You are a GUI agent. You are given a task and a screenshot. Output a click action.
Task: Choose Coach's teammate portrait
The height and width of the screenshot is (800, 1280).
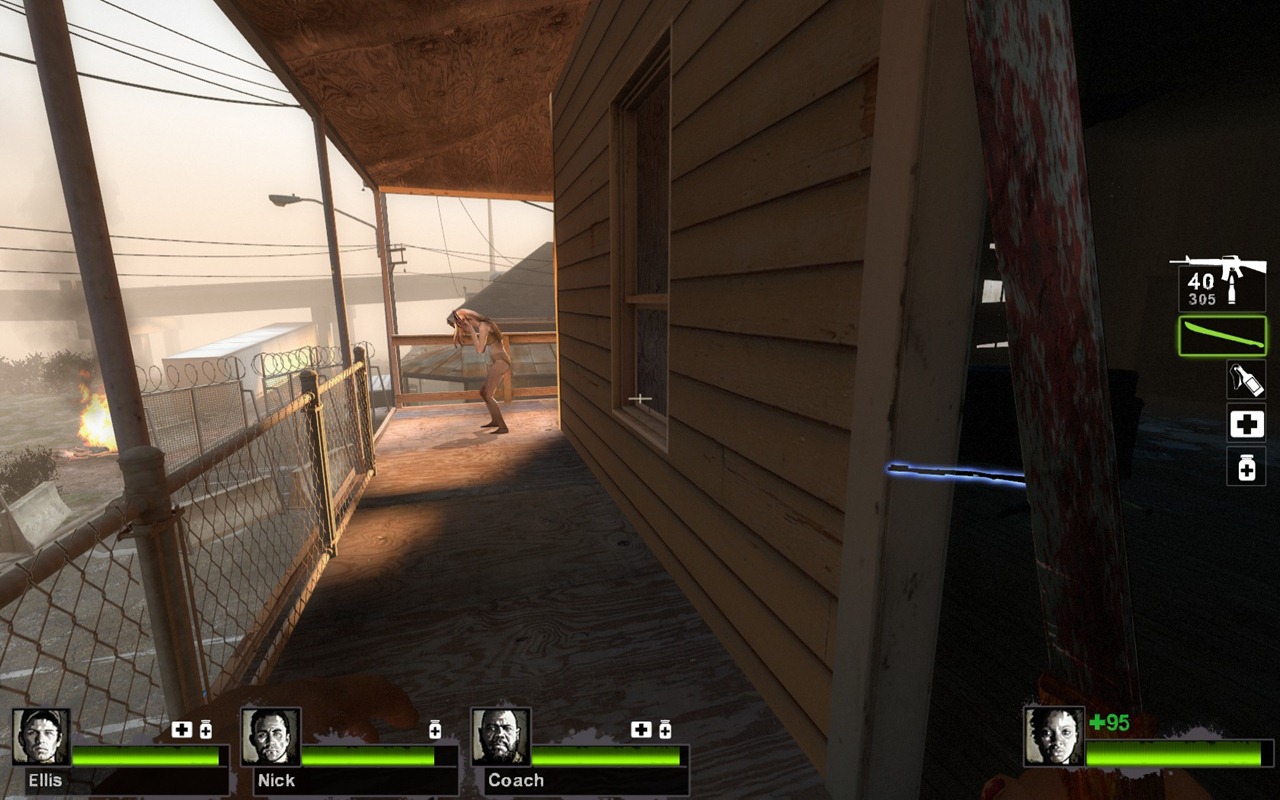[500, 737]
